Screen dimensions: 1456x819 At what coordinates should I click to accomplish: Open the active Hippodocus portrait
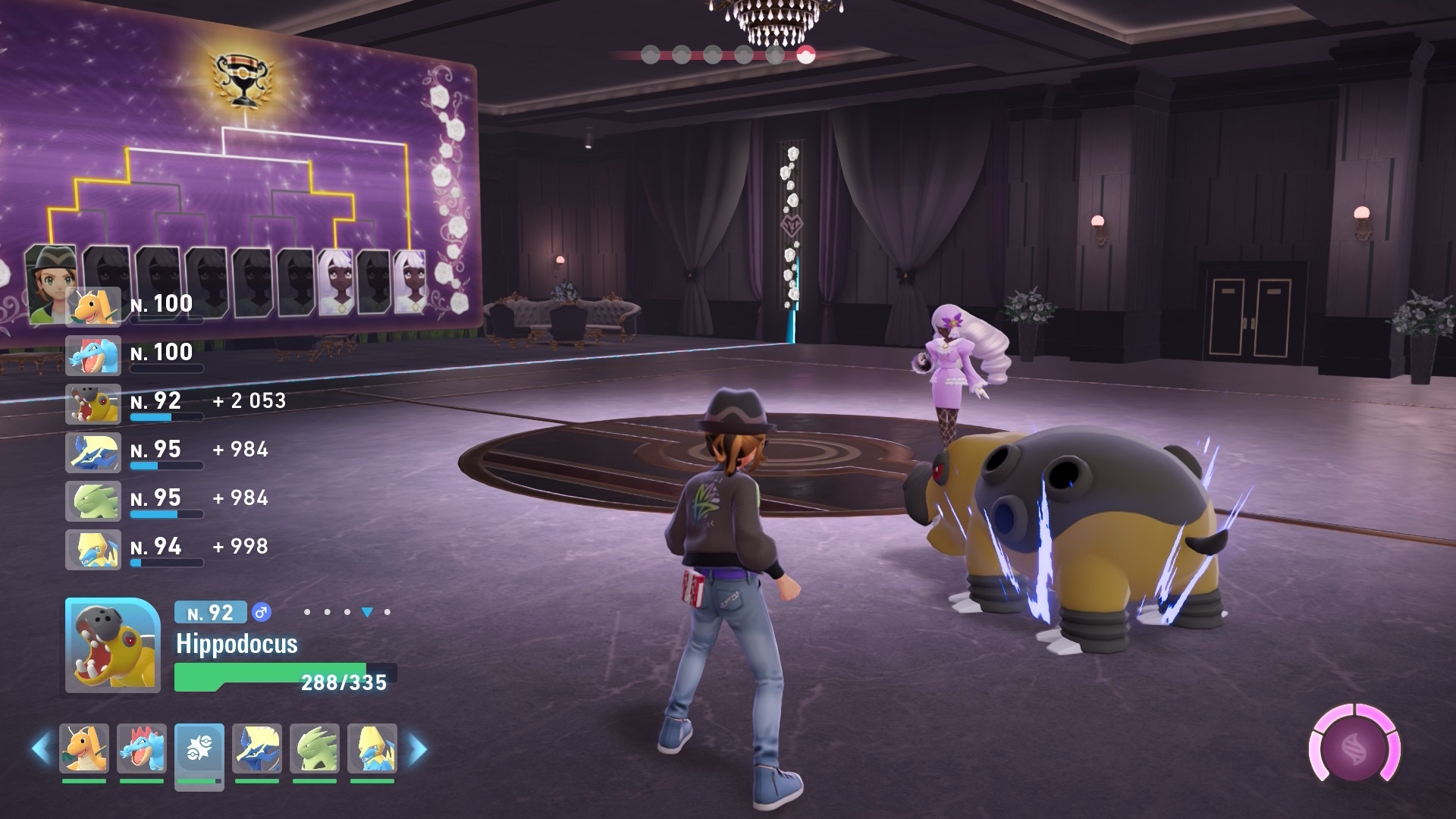tap(112, 645)
